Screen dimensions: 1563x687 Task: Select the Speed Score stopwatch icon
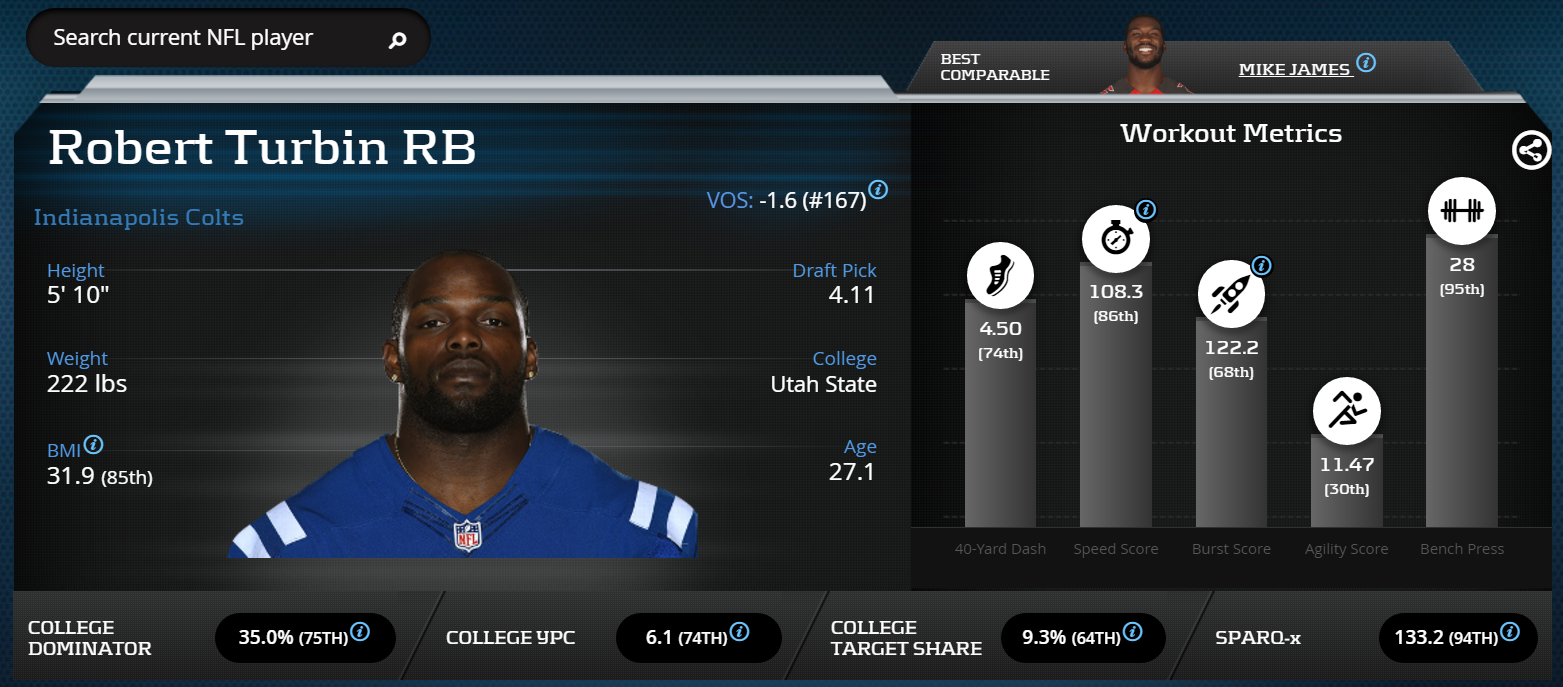click(x=1116, y=239)
